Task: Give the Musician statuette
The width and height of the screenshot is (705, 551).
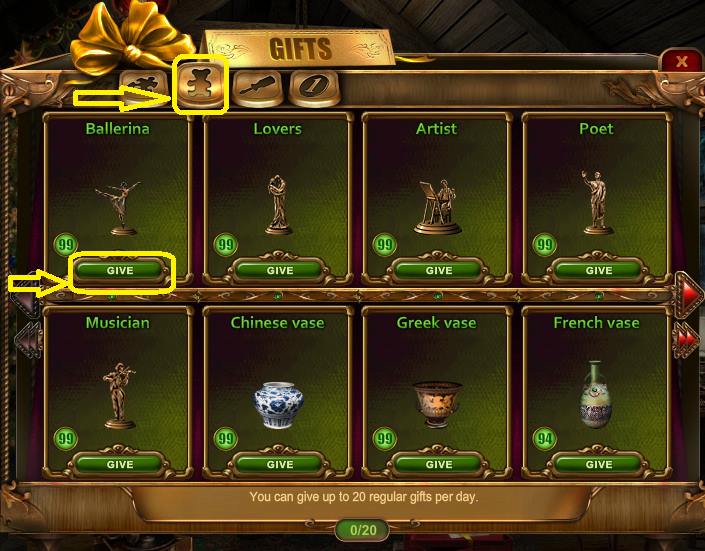Action: [120, 464]
